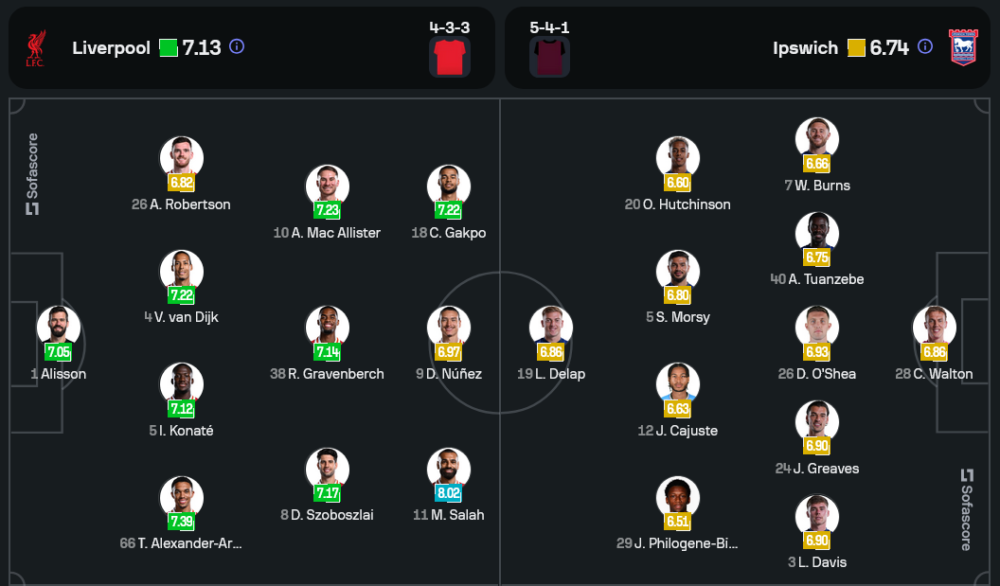Open R. Gravenberch's player details
This screenshot has width=1000, height=586.
point(327,328)
